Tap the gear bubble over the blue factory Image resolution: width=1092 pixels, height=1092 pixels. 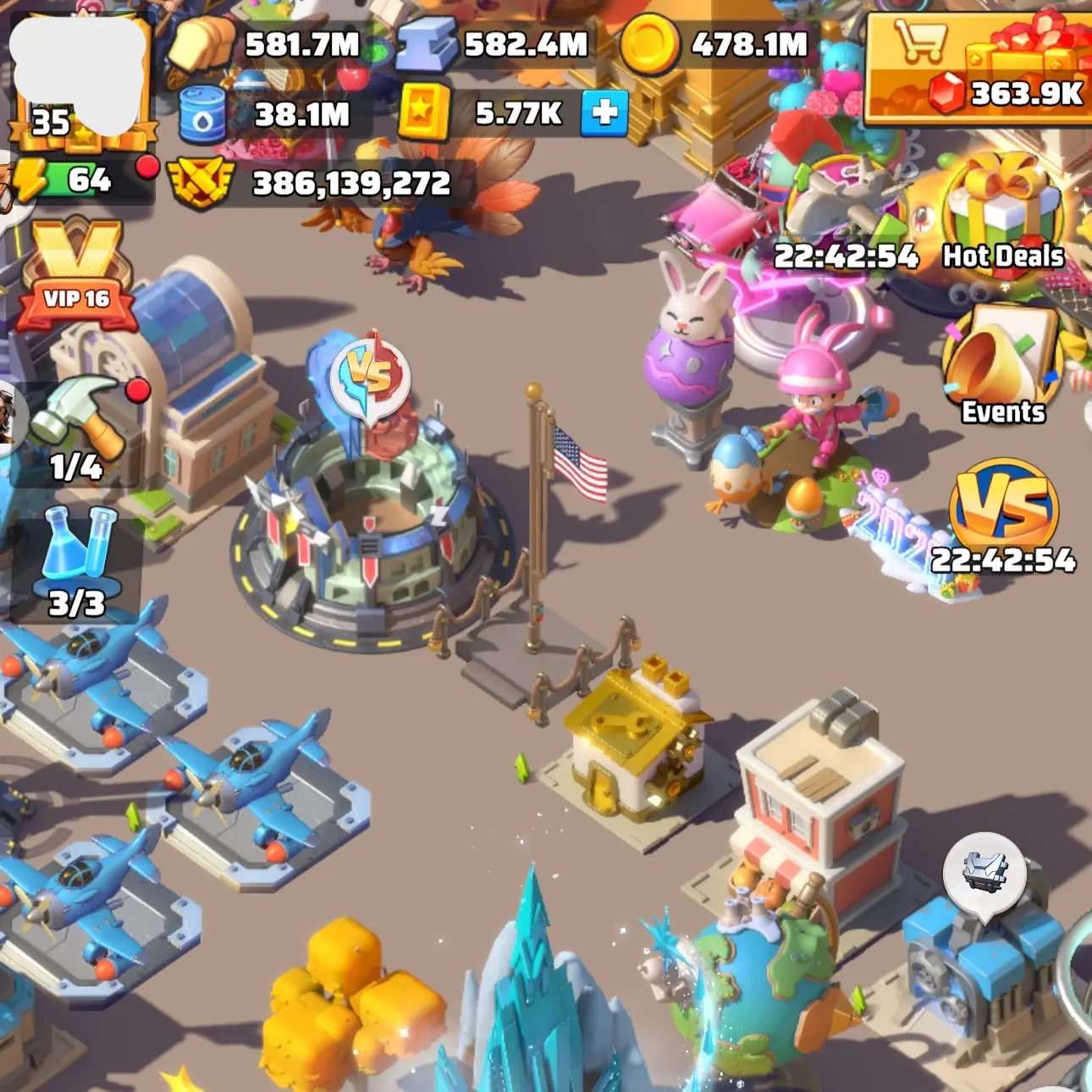pos(985,873)
